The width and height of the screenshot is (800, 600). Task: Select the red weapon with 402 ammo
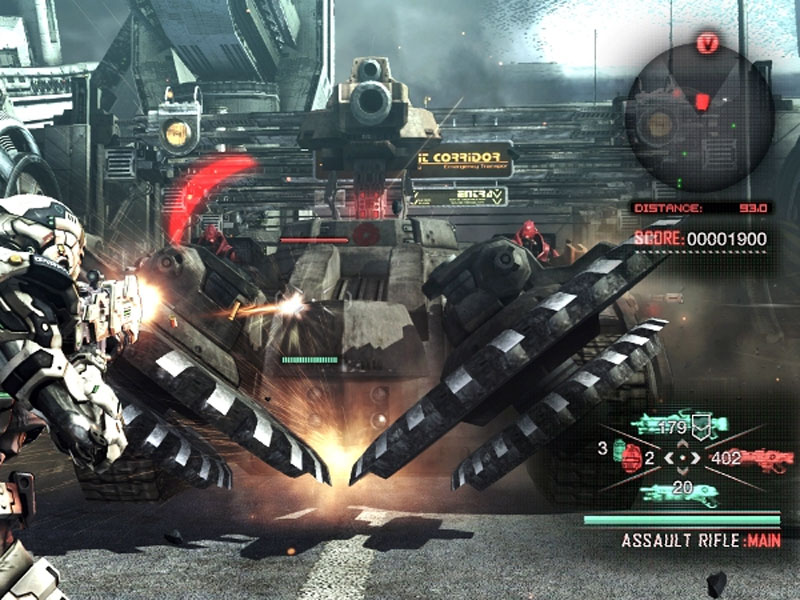764,460
